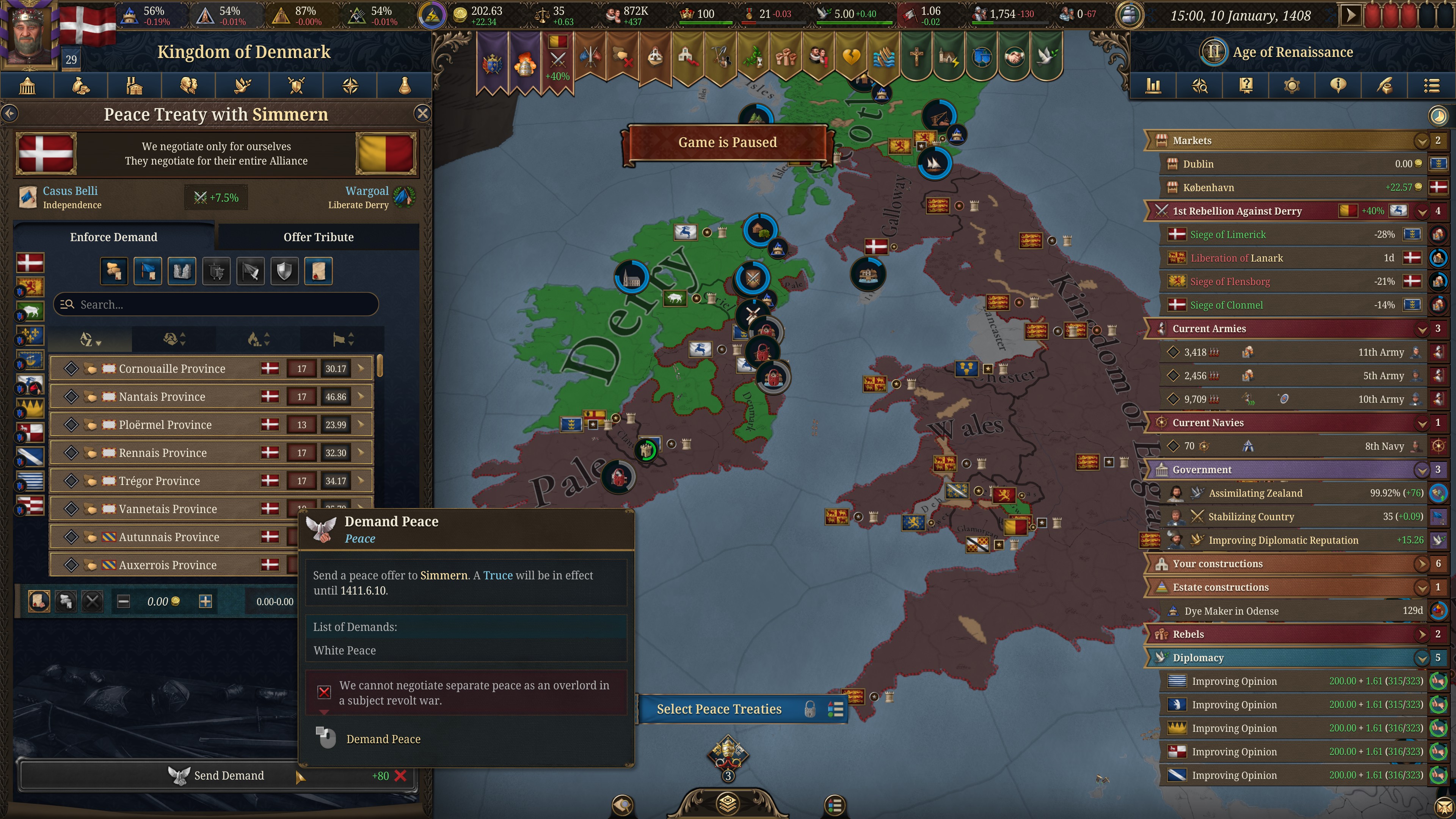Select the fortress demand filter icon
Screen dimensions: 1456x819
point(182,271)
